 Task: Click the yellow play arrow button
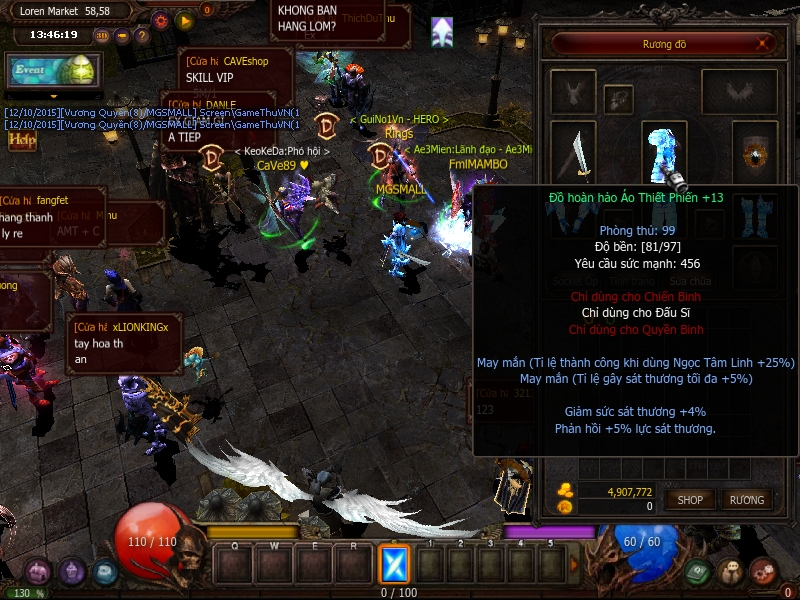[184, 19]
